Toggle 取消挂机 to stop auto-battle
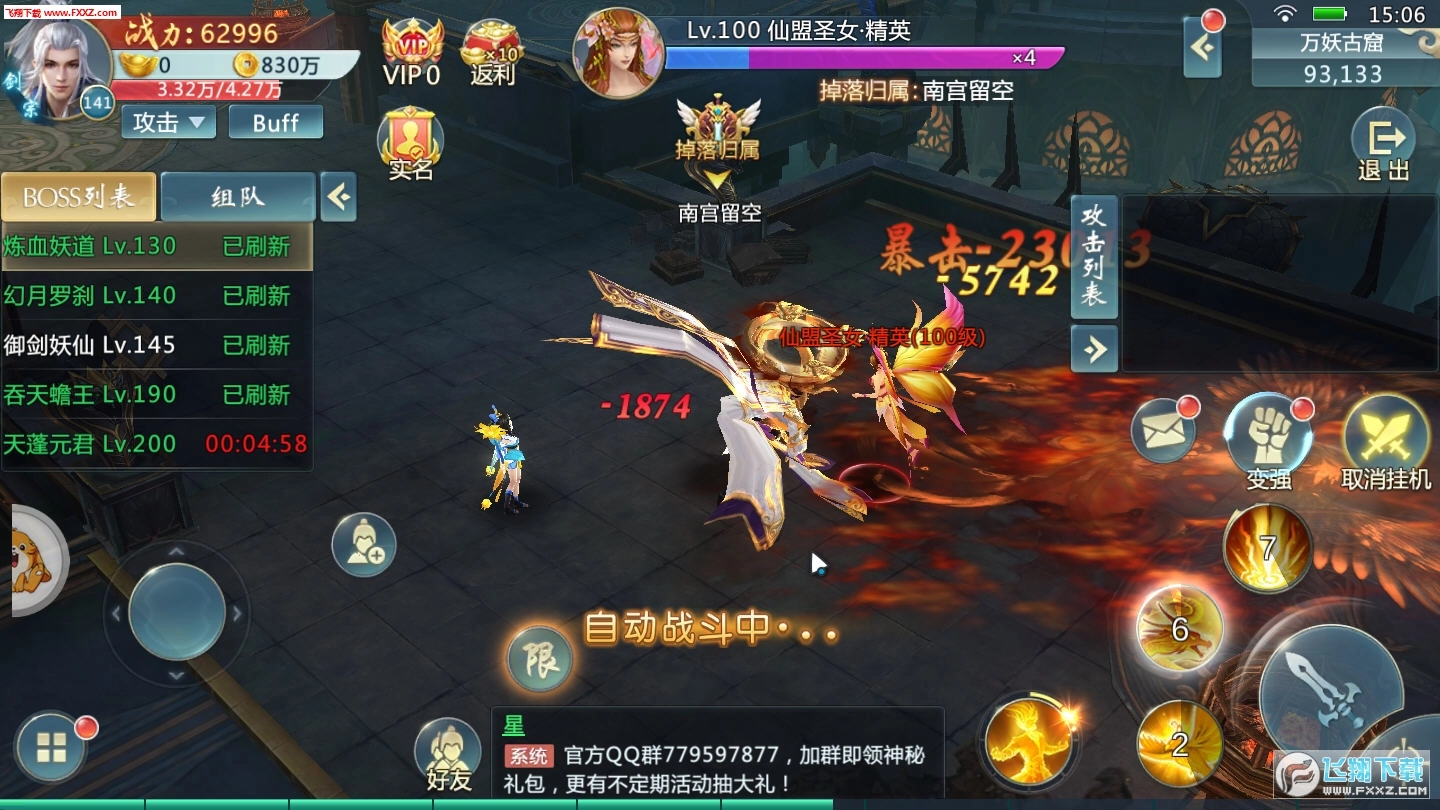 1386,437
